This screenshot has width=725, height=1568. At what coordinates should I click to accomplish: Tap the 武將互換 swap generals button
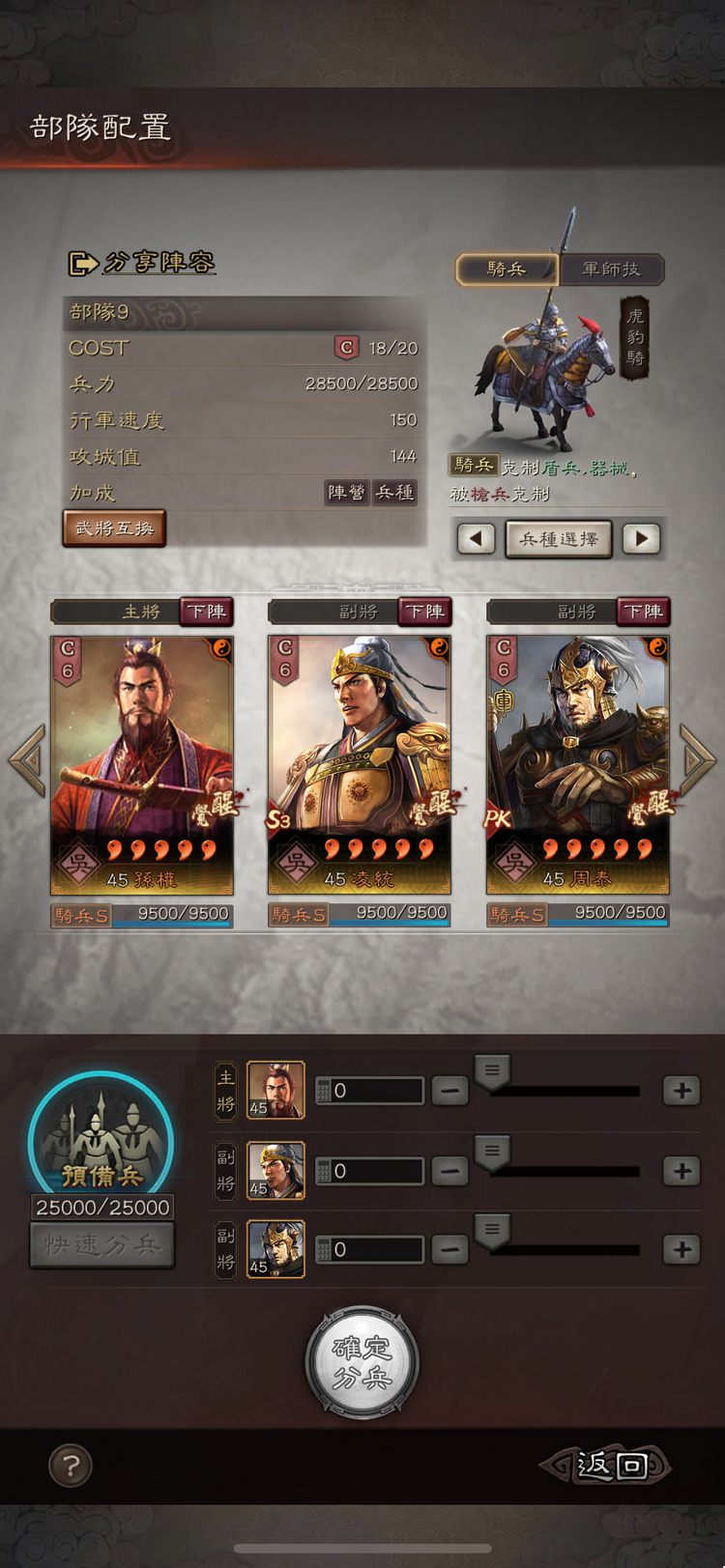(114, 528)
